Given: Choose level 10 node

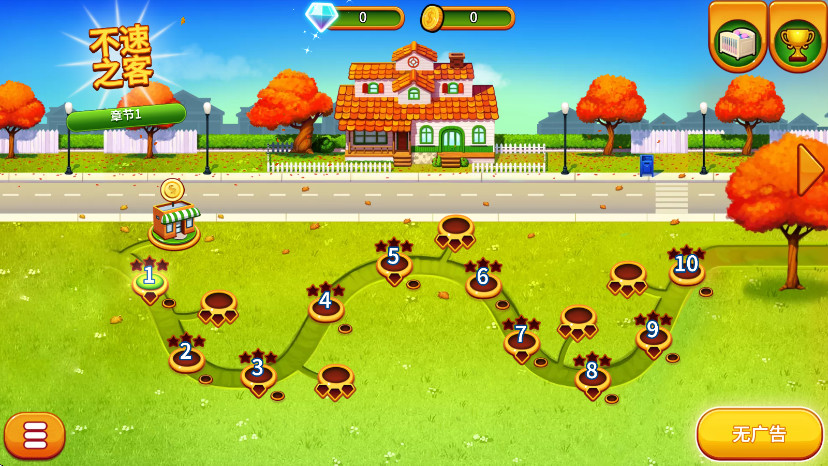Looking at the screenshot, I should click(x=686, y=266).
